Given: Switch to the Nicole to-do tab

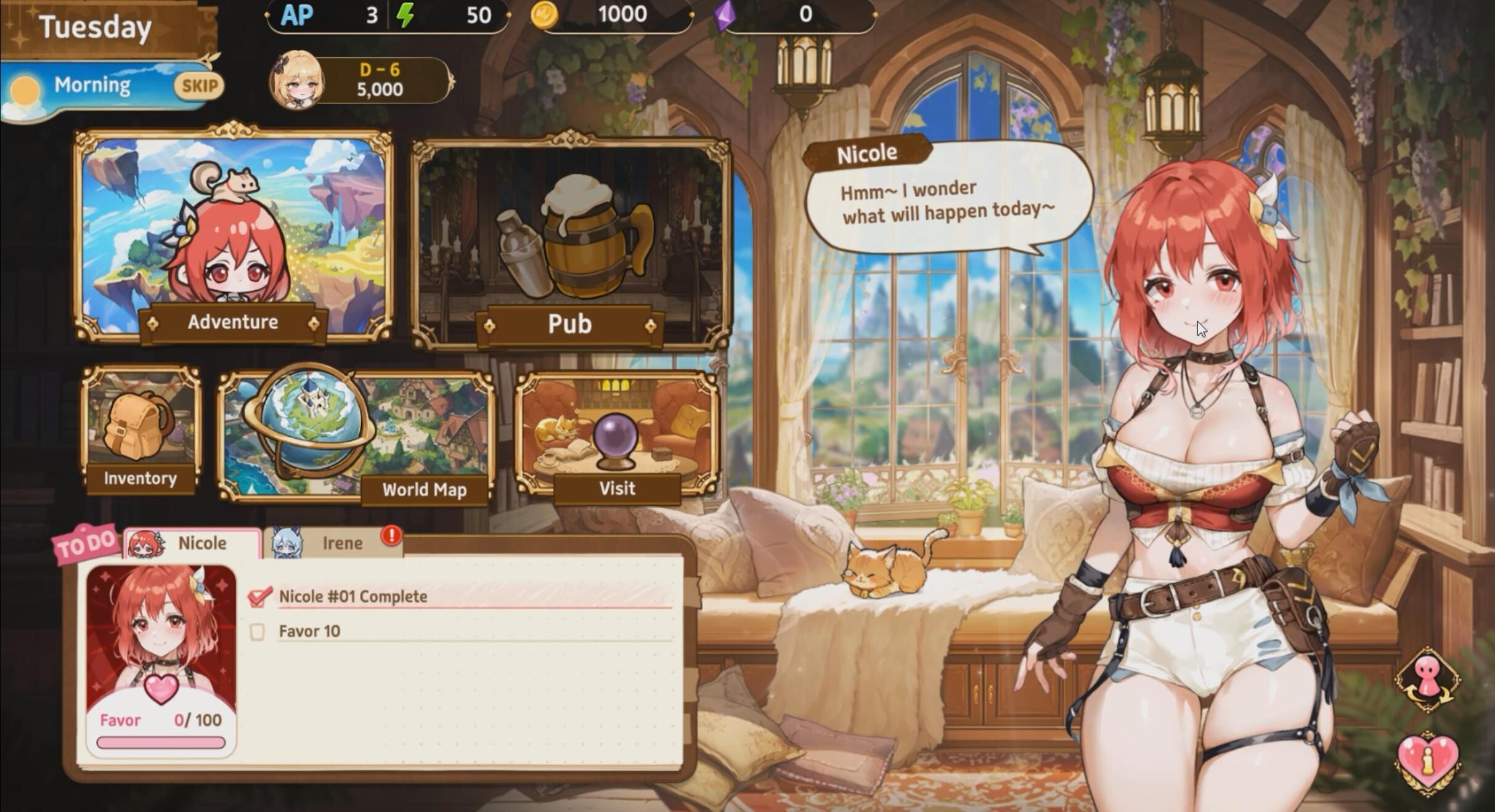Looking at the screenshot, I should (x=193, y=543).
